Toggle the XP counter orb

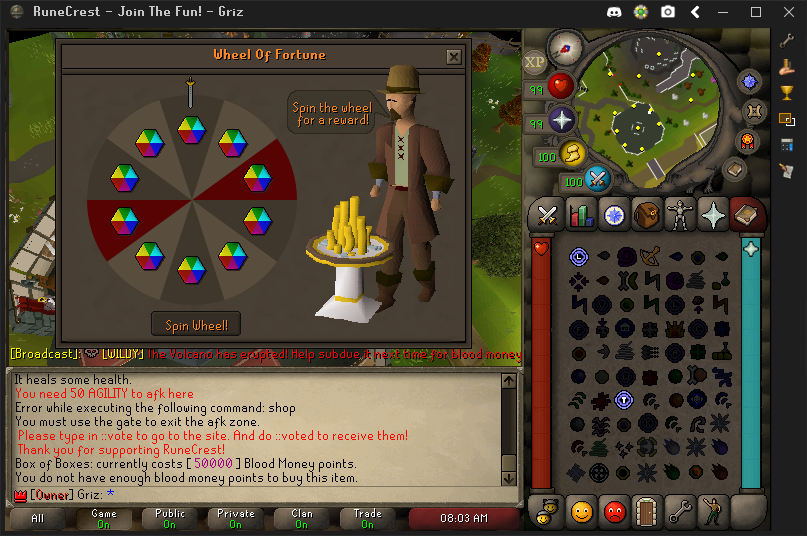coord(536,60)
